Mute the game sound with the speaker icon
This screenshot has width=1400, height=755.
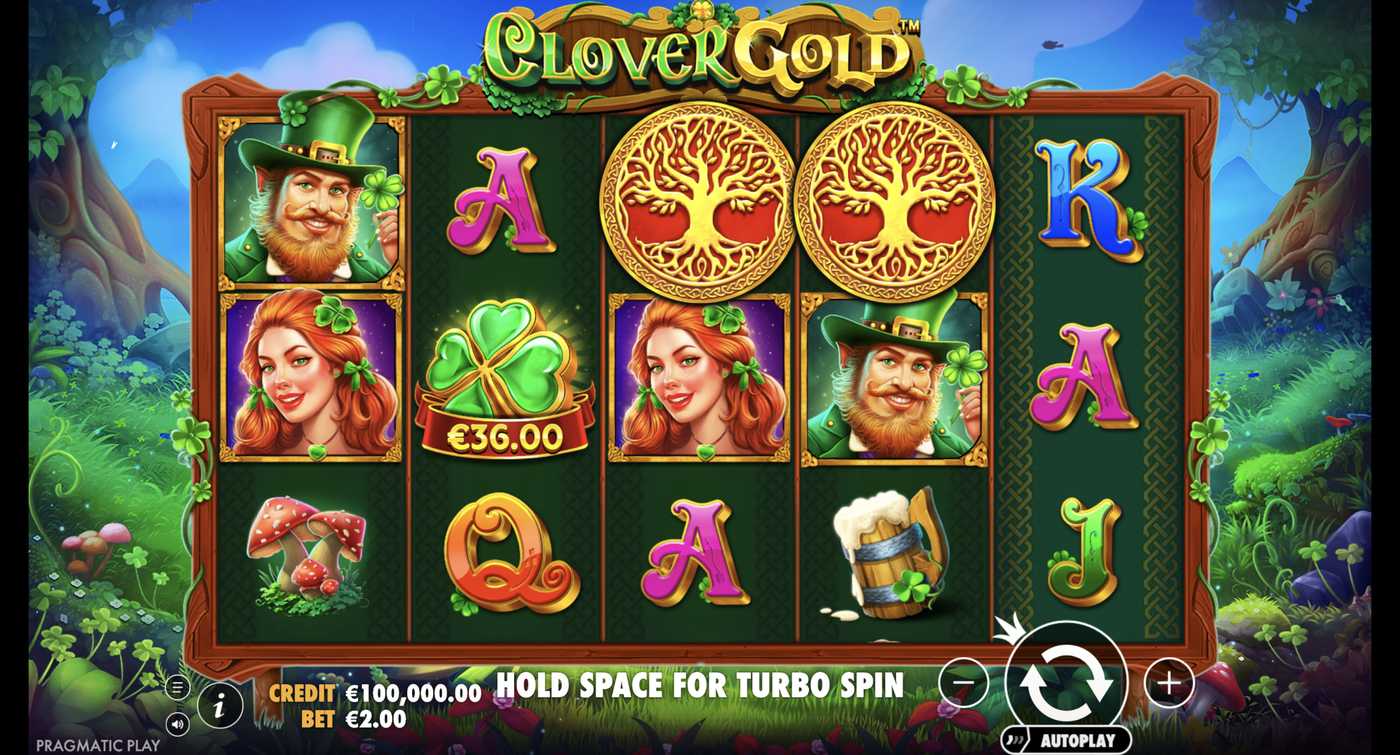pos(177,724)
